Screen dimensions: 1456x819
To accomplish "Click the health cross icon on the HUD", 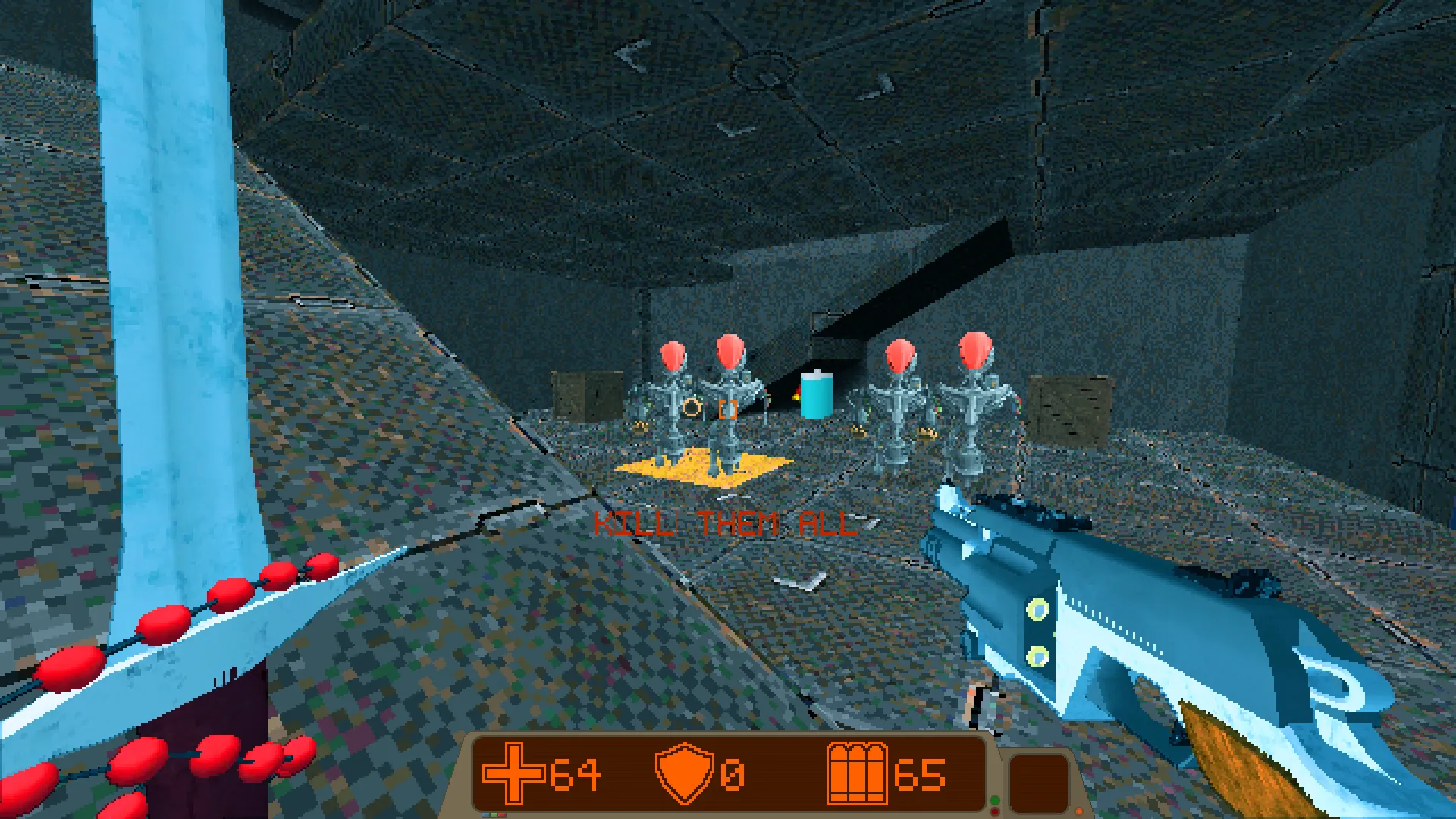I will point(514,774).
